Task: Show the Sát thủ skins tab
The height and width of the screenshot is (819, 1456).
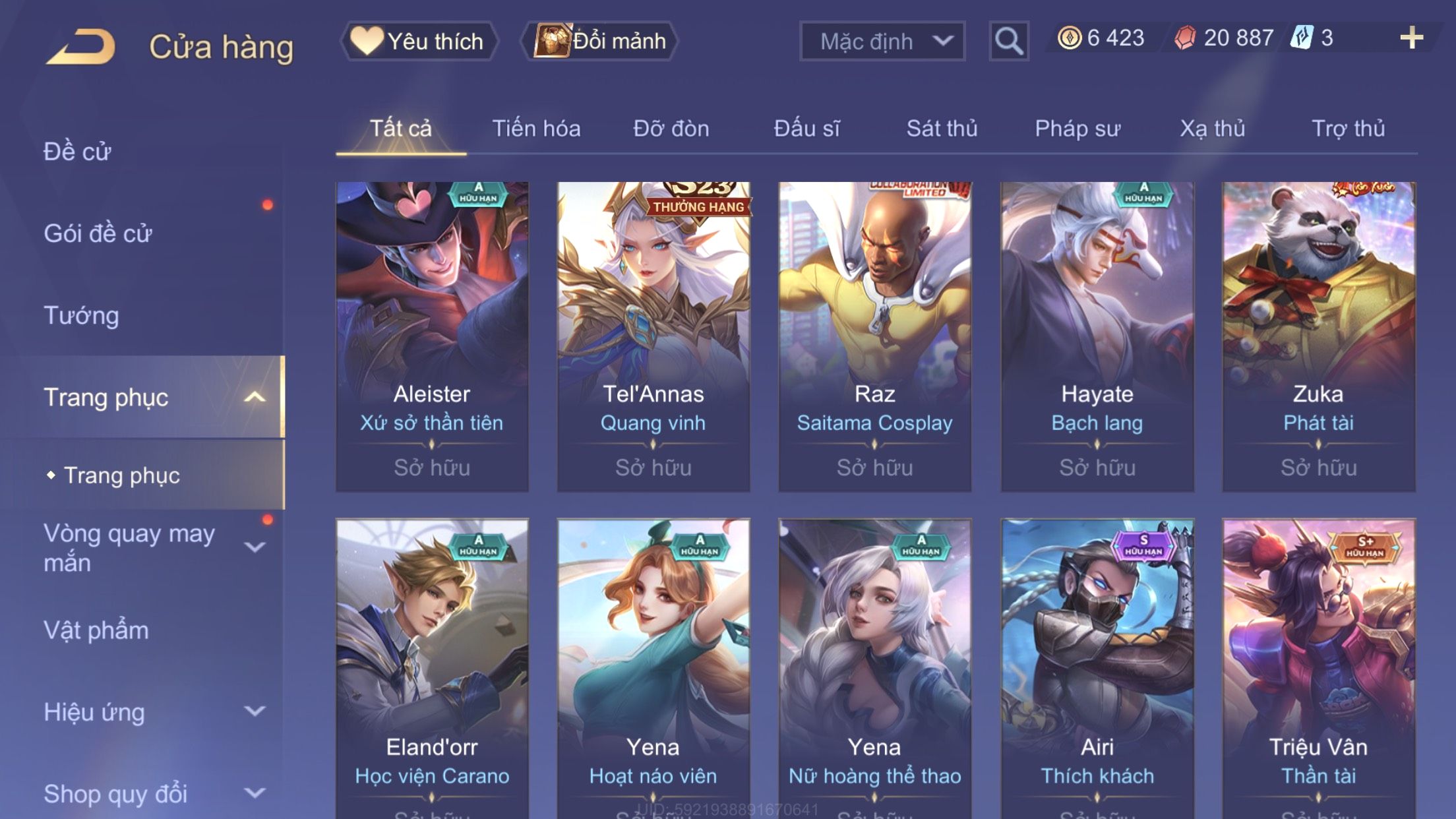Action: [x=942, y=129]
